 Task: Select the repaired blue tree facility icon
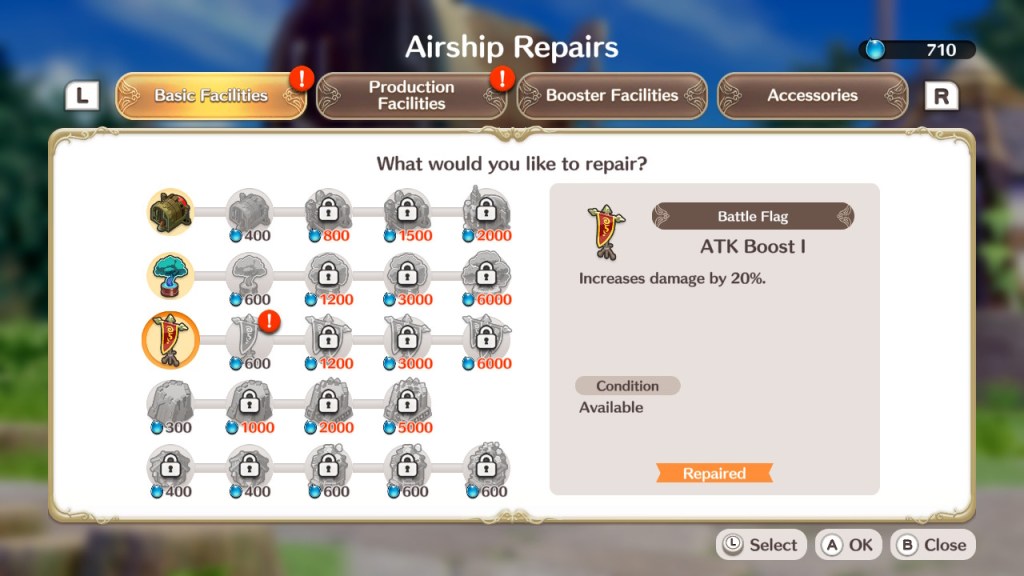[168, 275]
